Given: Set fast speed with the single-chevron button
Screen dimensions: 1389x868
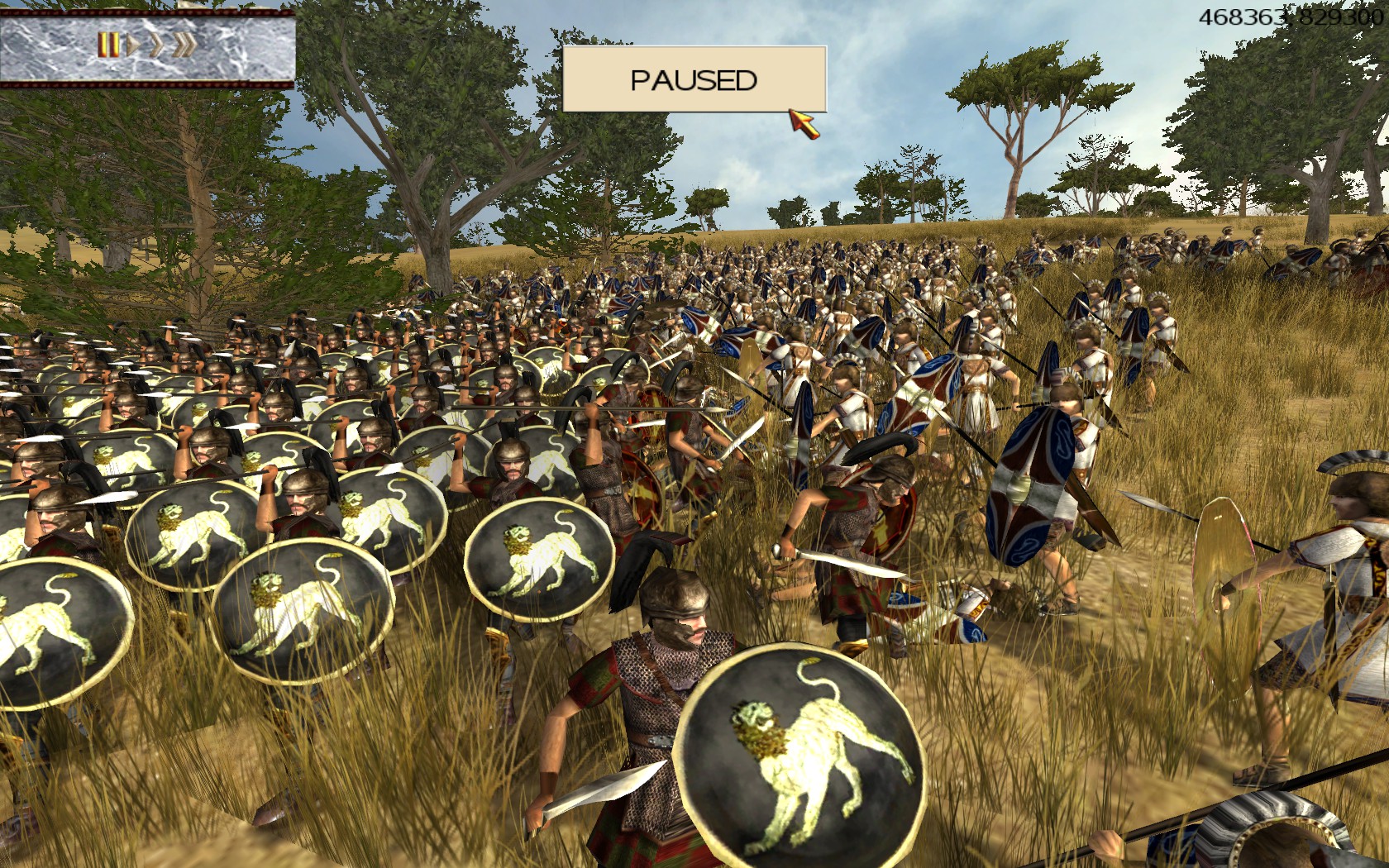Looking at the screenshot, I should coord(155,45).
